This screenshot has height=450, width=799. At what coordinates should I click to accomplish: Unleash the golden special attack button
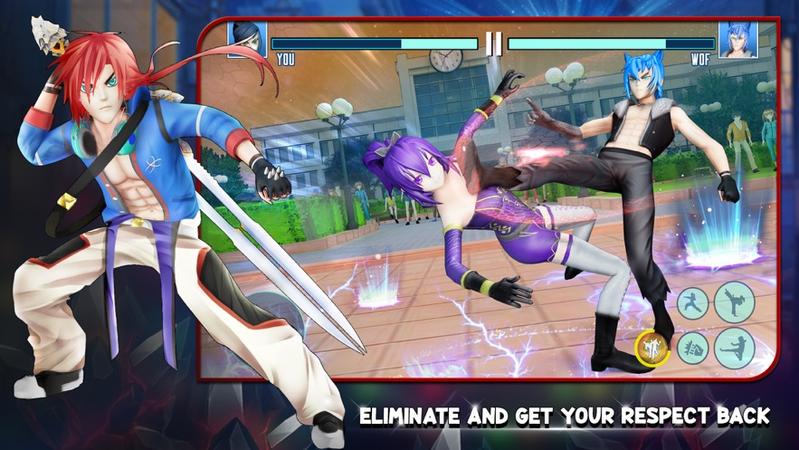(652, 349)
